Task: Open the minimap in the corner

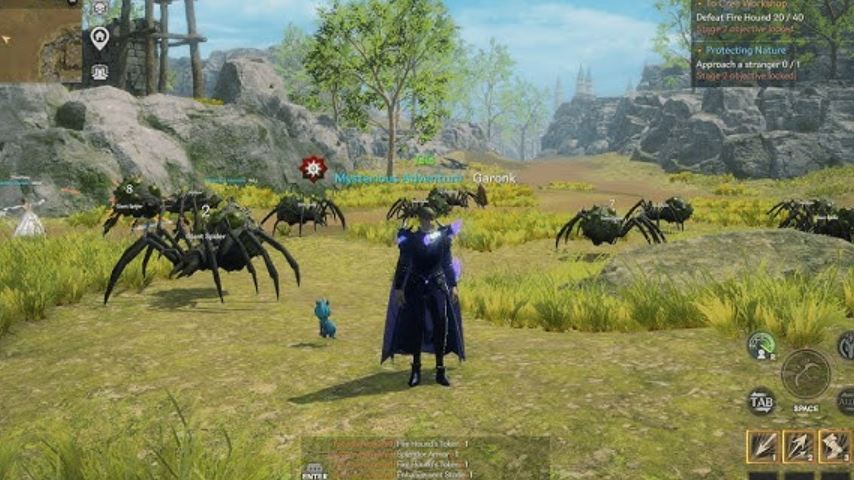Action: tap(40, 40)
